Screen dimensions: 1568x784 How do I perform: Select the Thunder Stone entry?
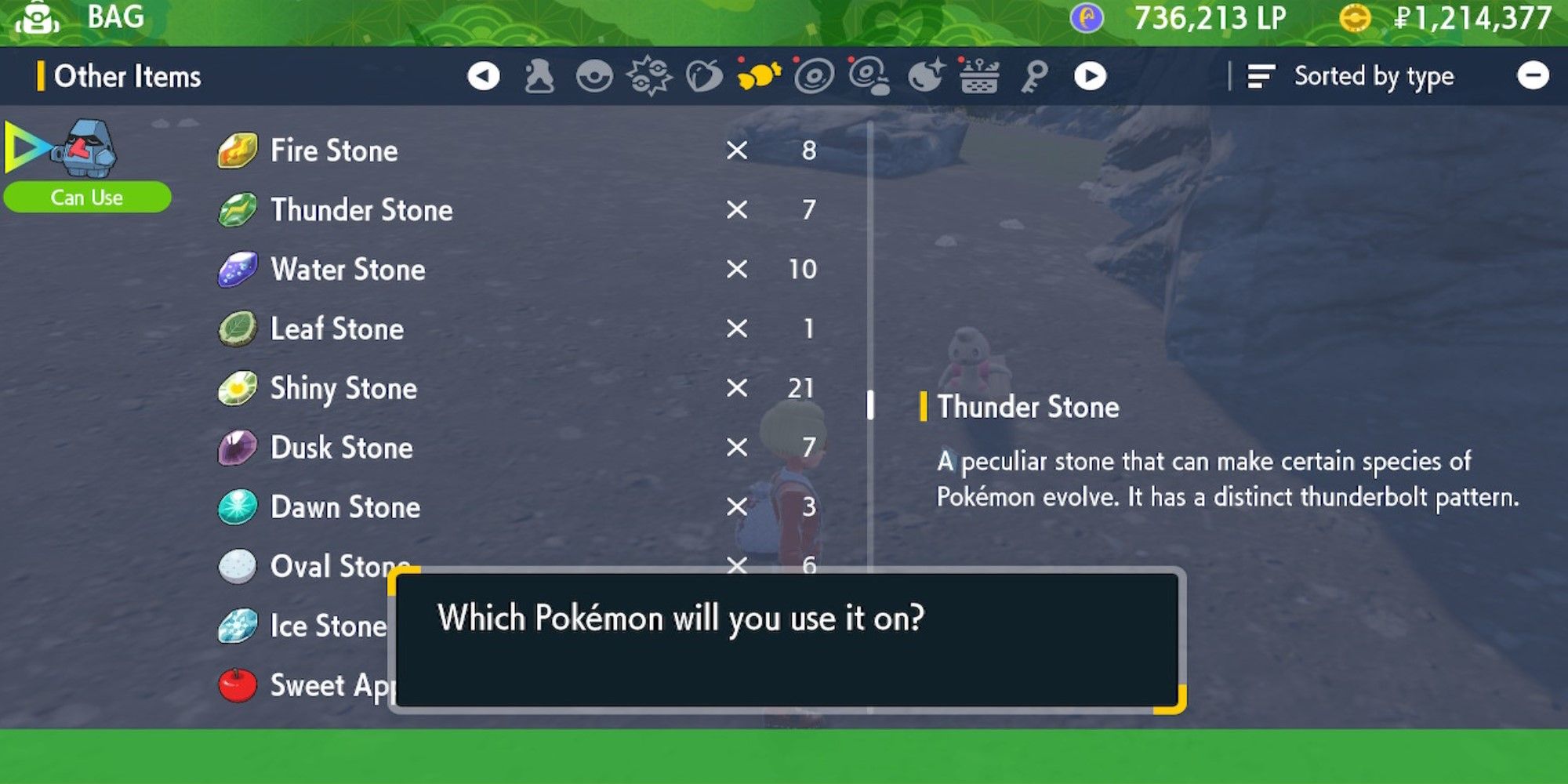[x=361, y=210]
